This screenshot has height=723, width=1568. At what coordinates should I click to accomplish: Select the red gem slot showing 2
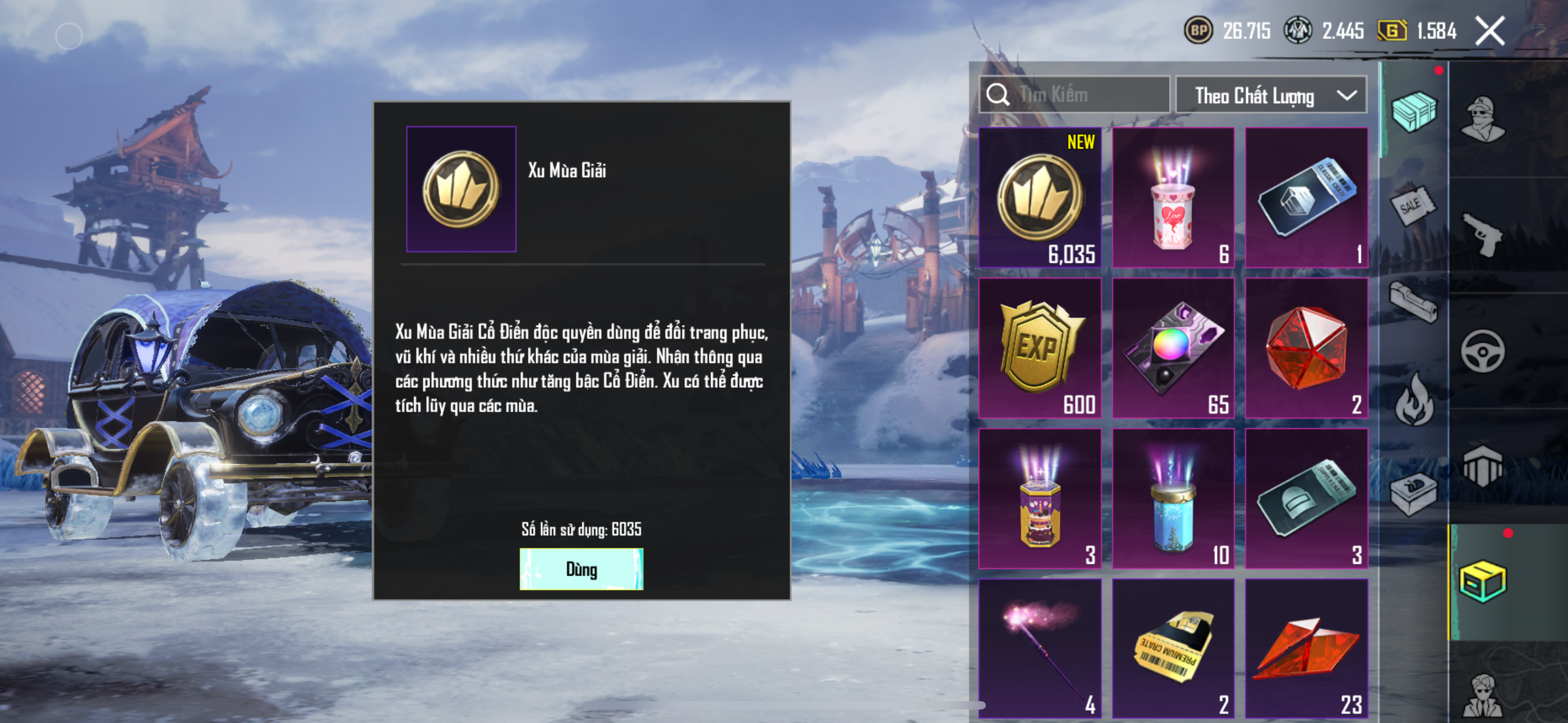[1306, 348]
